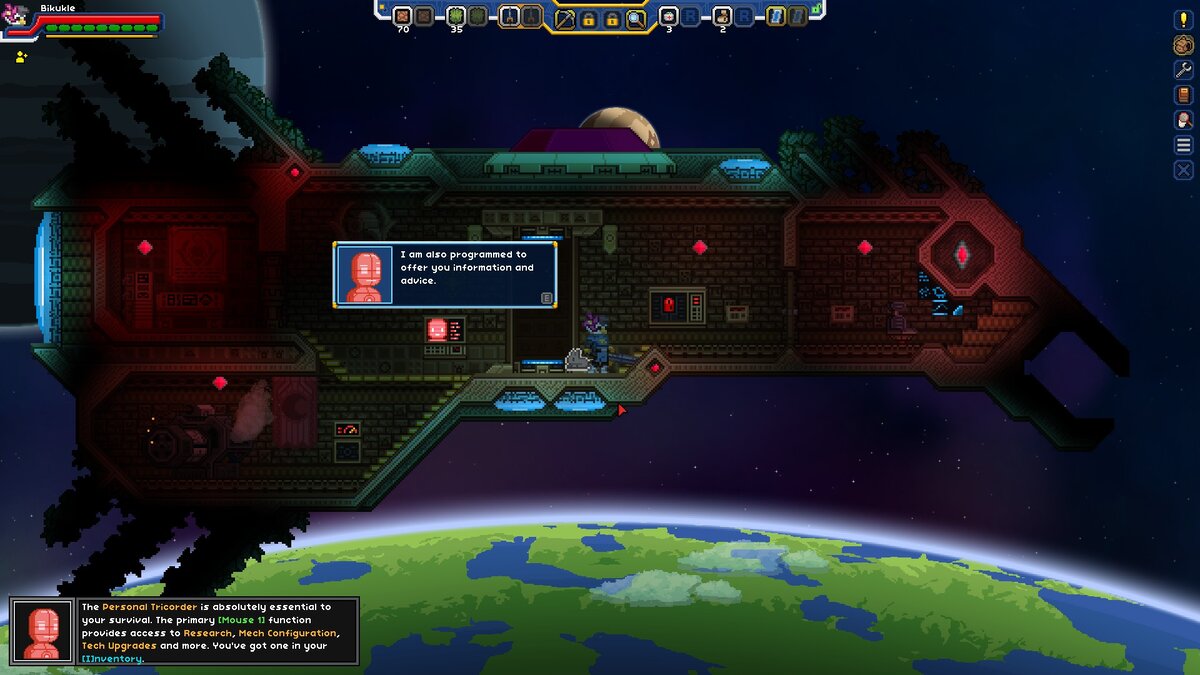Advance the S.A.I.L. dialogue box
The height and width of the screenshot is (675, 1200).
(x=547, y=297)
